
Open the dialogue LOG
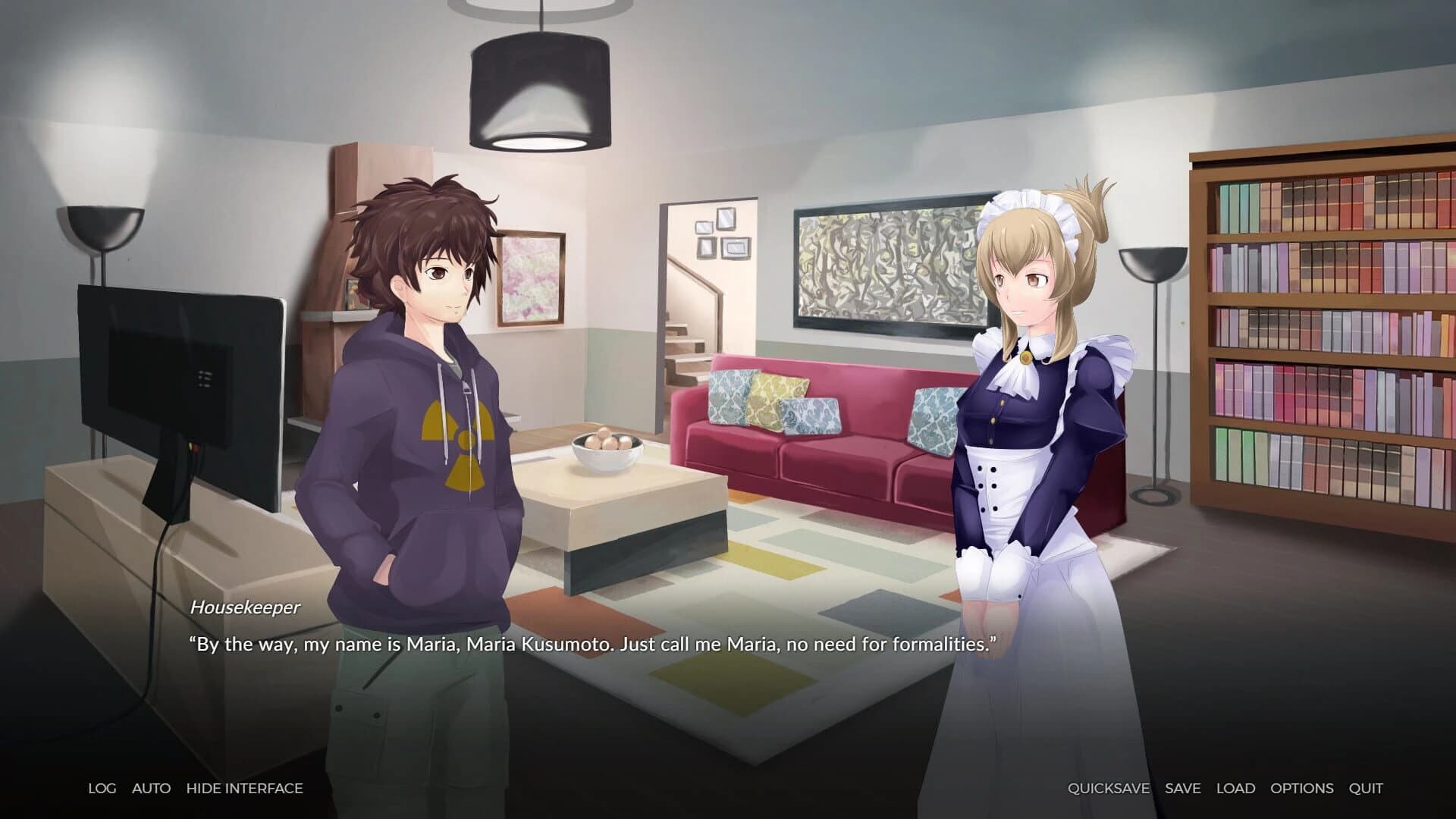[102, 788]
